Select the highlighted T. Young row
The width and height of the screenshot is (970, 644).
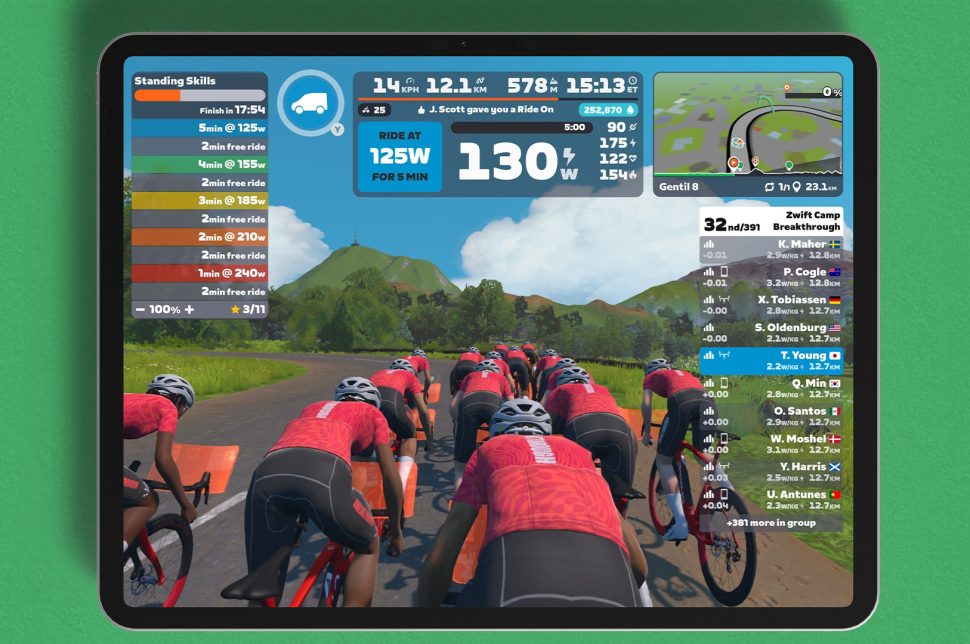[x=771, y=361]
